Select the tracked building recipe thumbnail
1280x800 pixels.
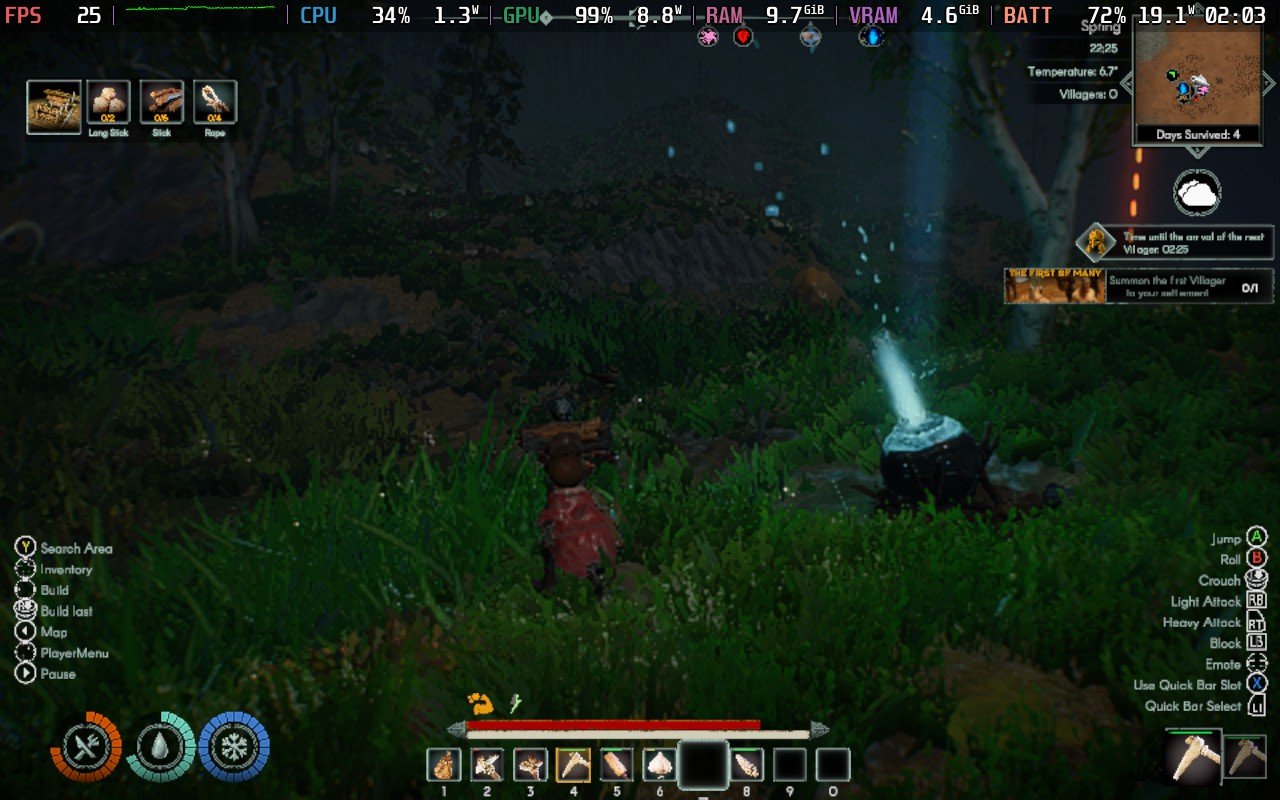coord(54,107)
